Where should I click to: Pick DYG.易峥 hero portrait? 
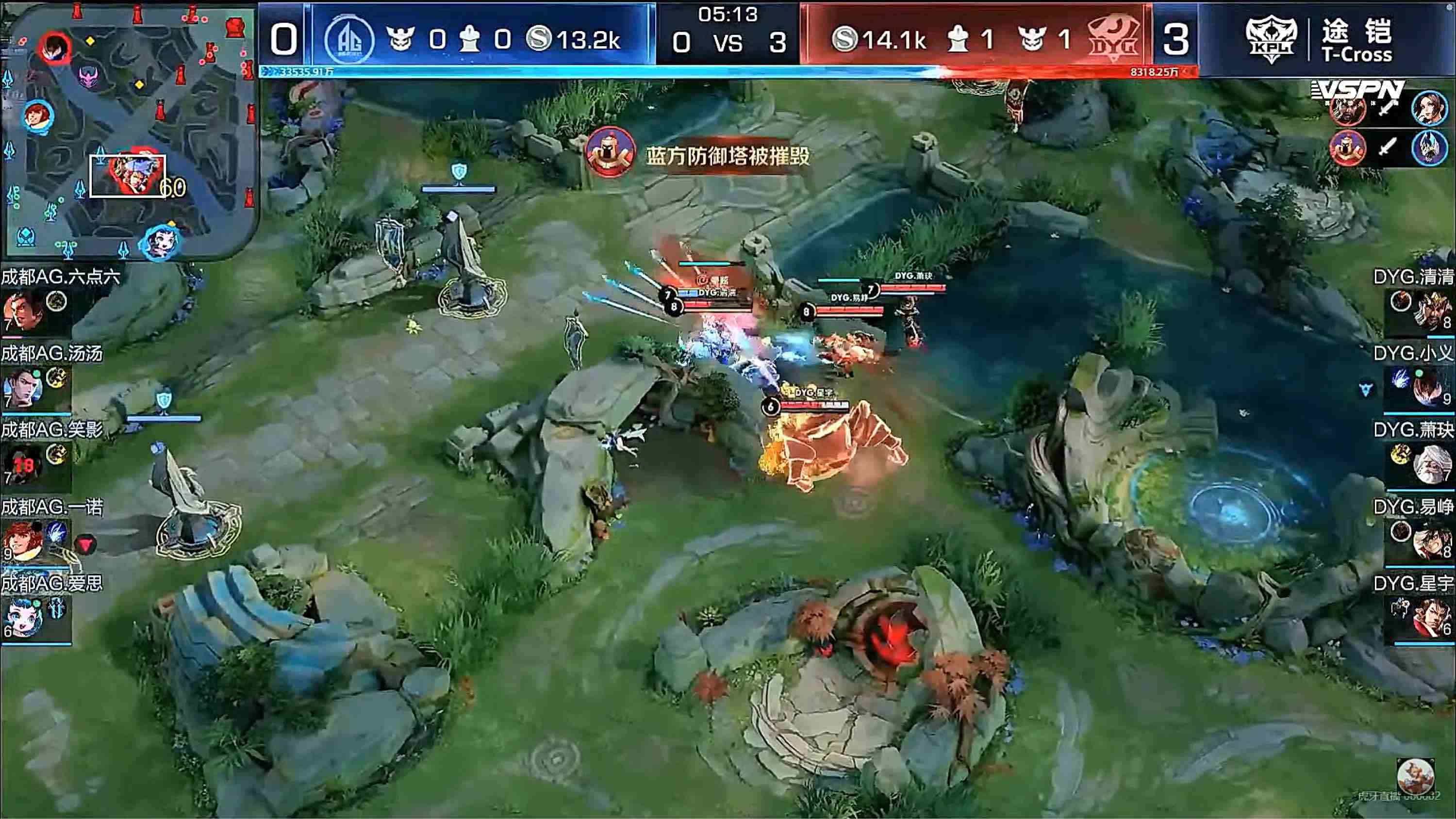point(1432,541)
